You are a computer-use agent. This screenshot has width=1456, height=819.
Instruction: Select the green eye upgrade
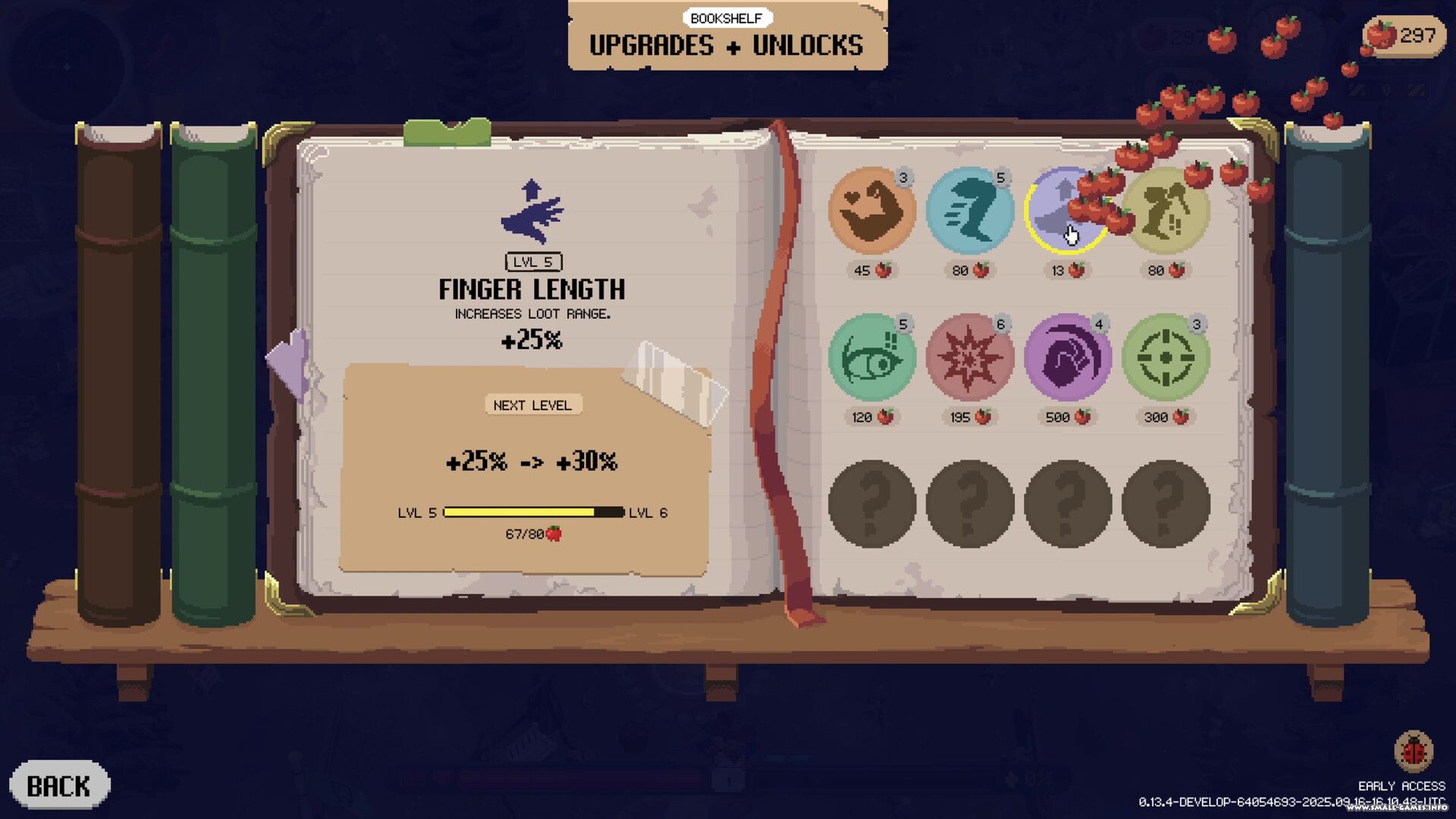871,357
